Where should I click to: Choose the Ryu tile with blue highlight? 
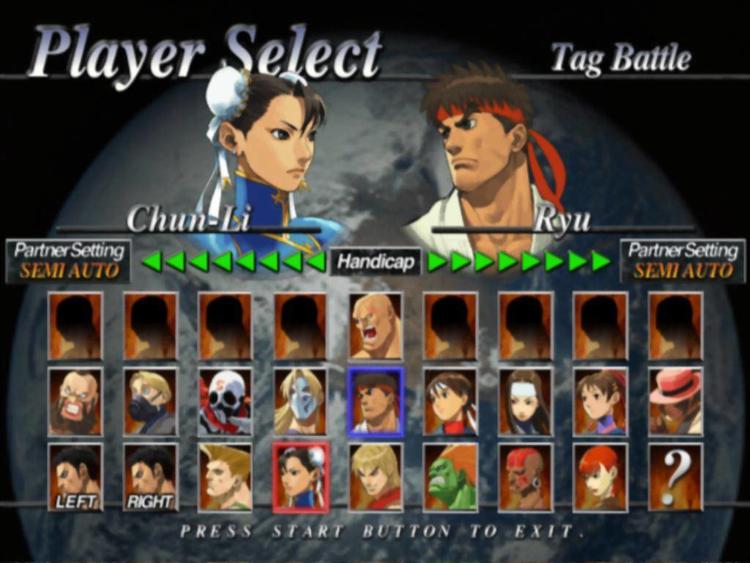tap(375, 401)
